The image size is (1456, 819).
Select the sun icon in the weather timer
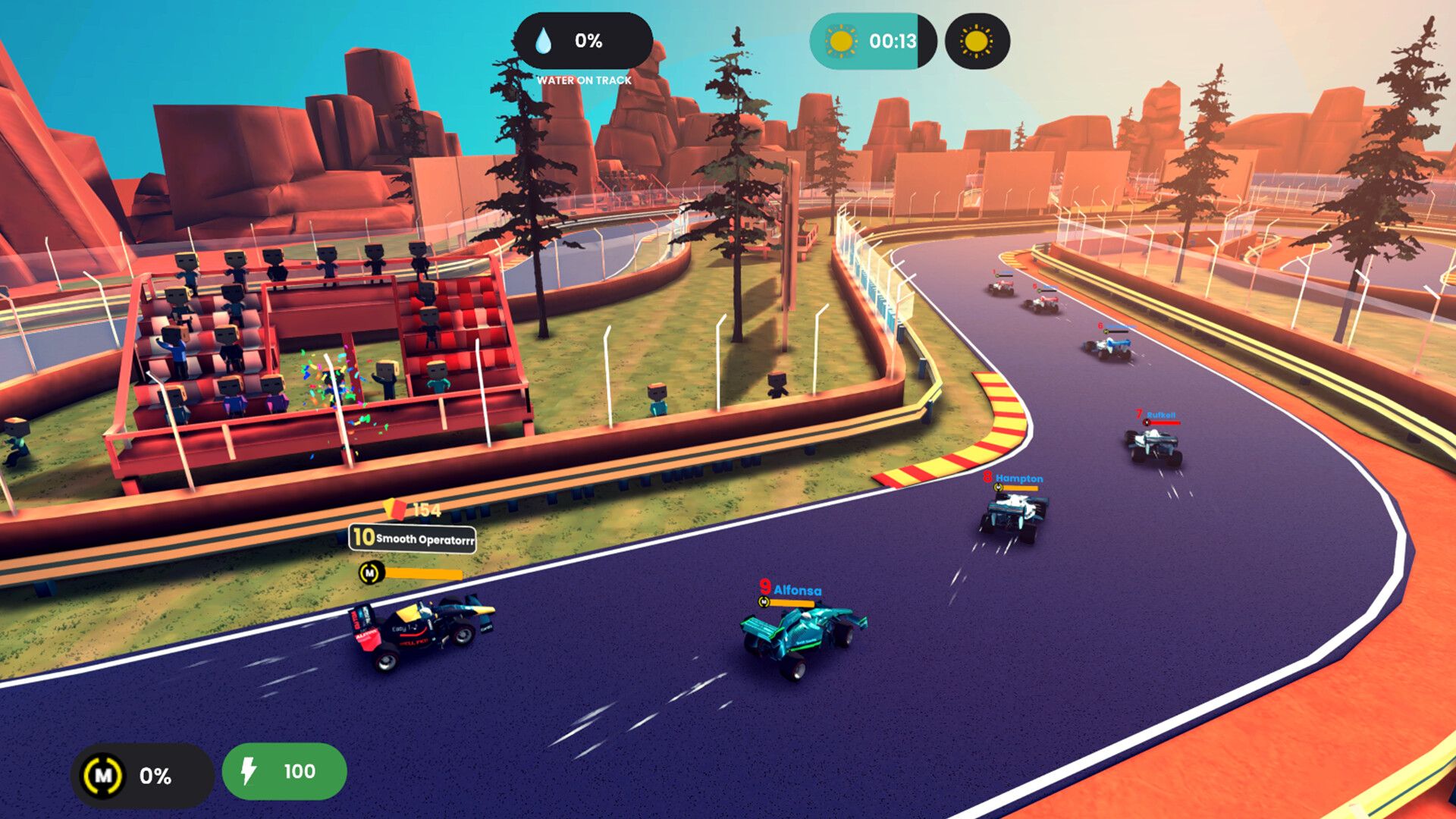point(840,42)
